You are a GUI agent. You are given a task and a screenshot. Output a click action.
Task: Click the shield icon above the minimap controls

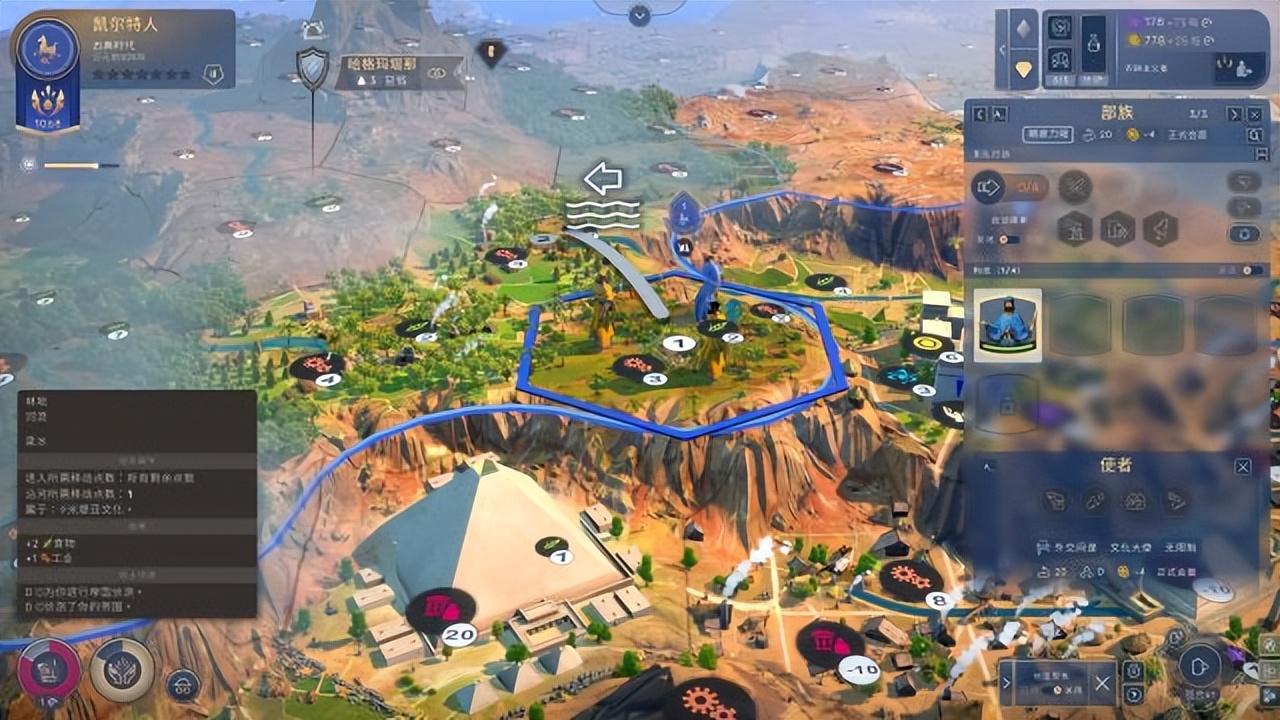click(1132, 670)
